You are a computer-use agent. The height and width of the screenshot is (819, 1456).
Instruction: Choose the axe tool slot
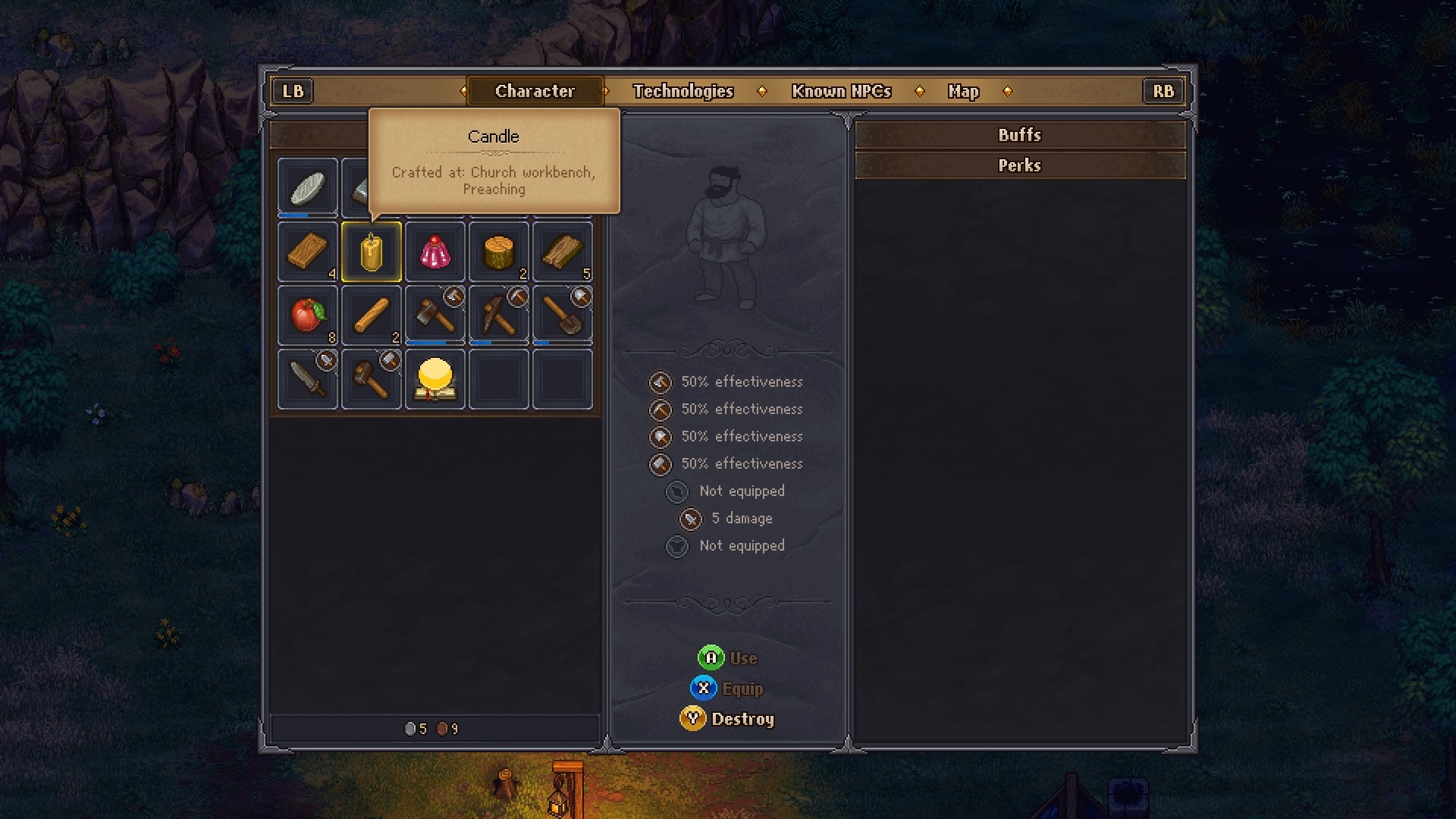click(x=435, y=315)
